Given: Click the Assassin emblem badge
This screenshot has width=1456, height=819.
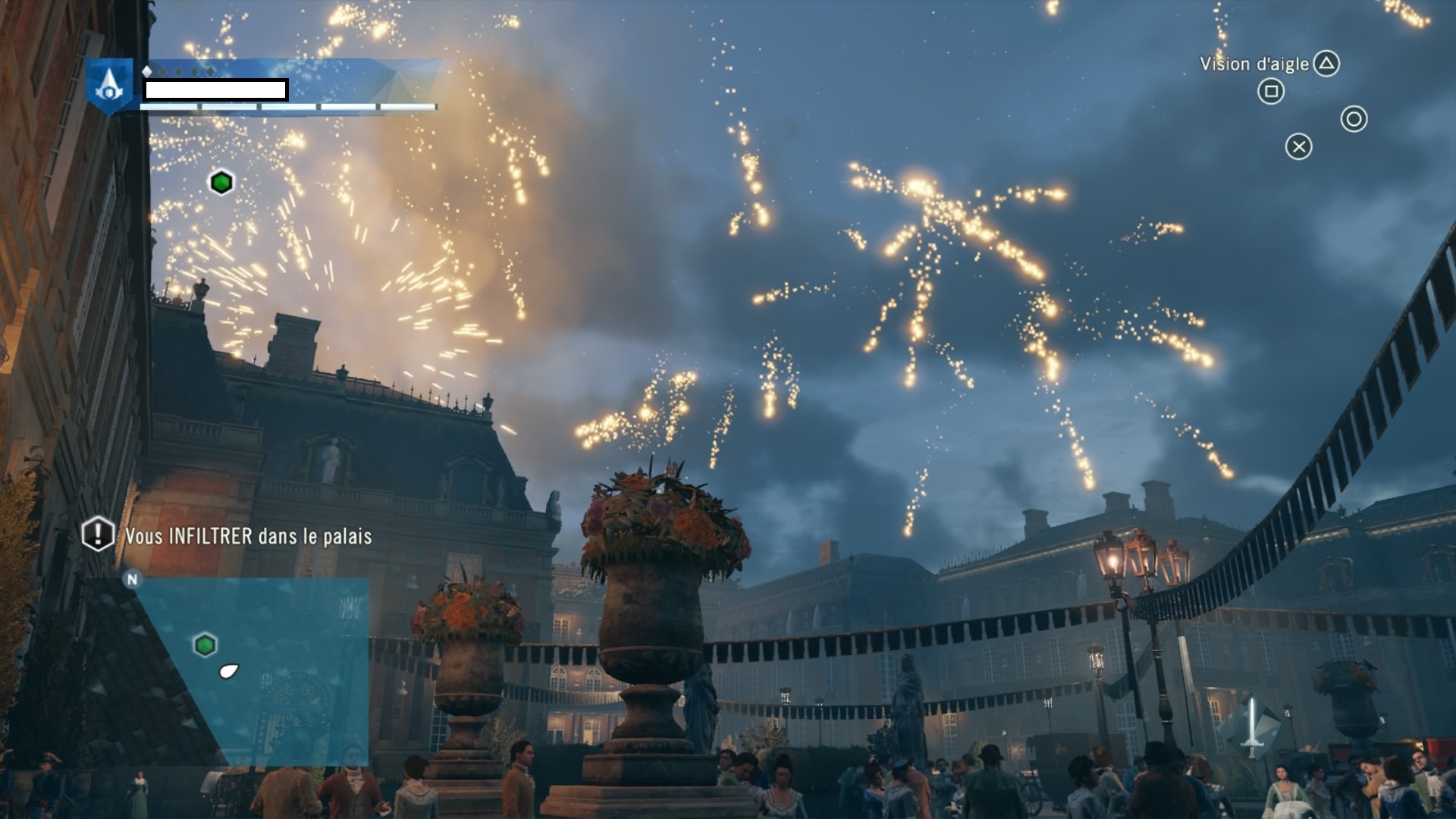Looking at the screenshot, I should click(x=110, y=85).
